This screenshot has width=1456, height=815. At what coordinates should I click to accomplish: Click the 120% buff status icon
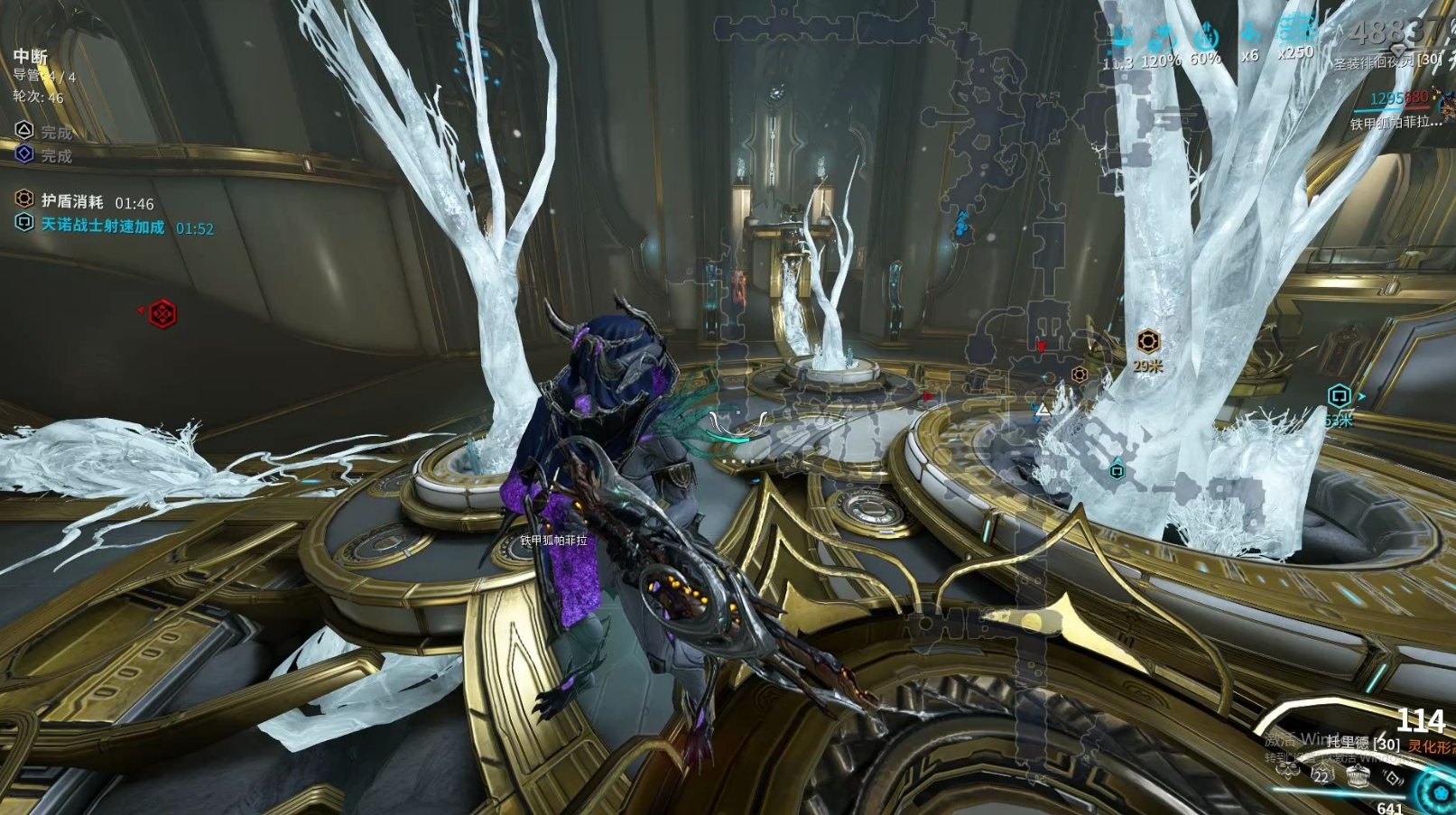pos(1161,39)
